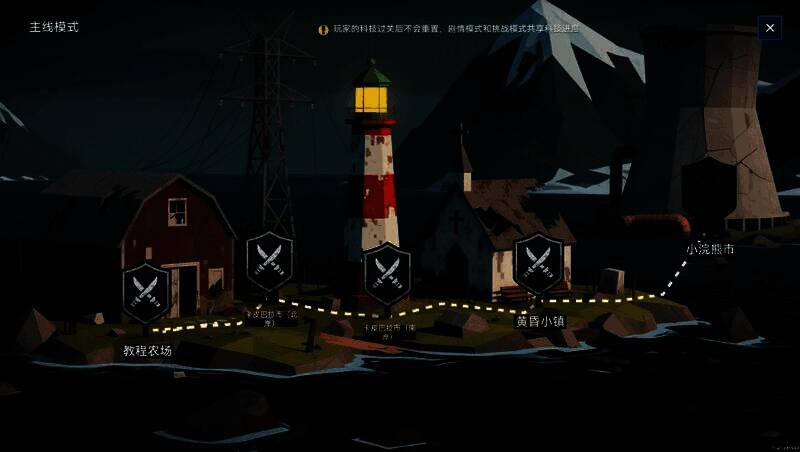Close the main mode map screen

click(x=769, y=28)
